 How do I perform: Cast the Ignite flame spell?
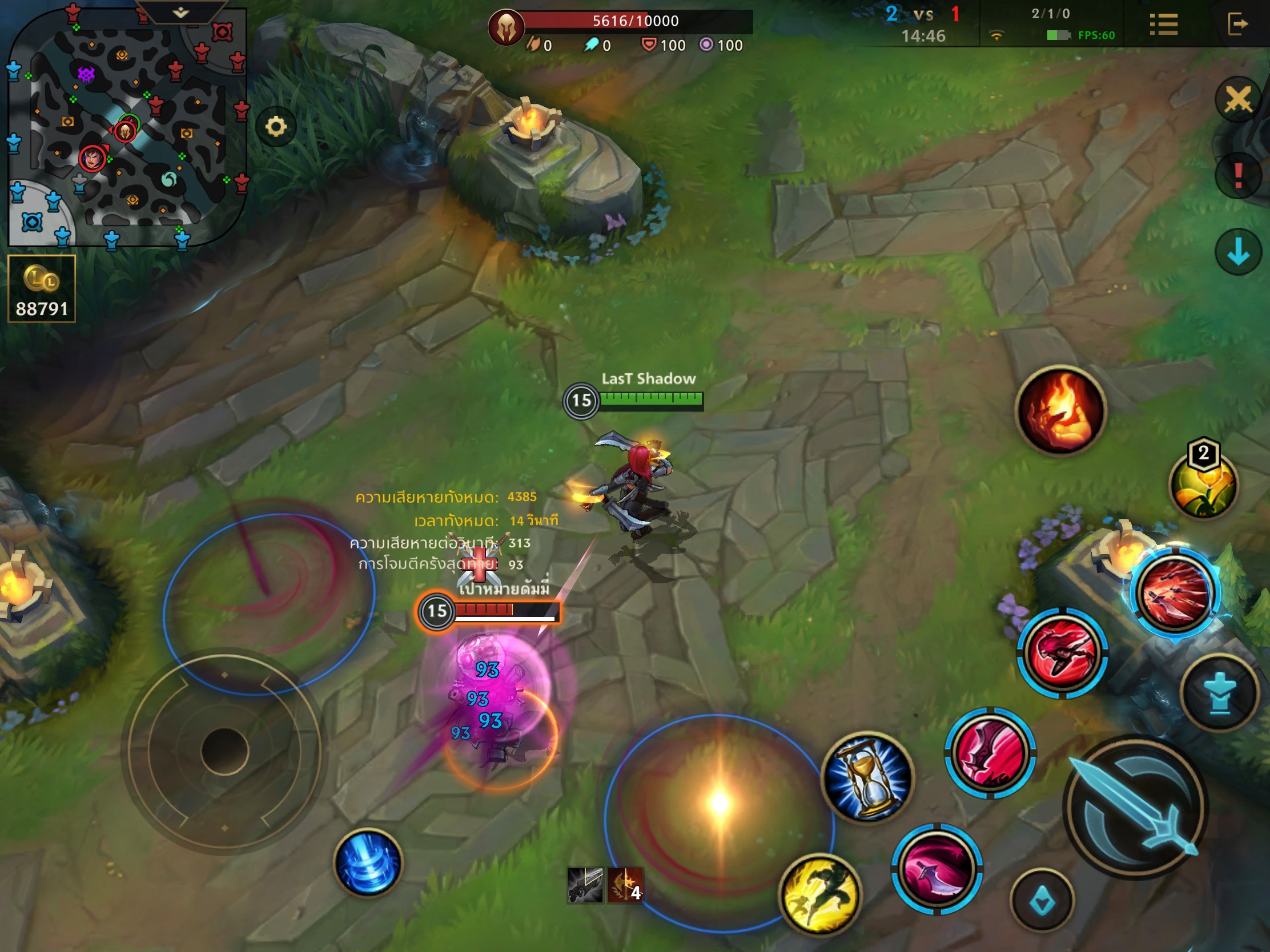click(x=1060, y=410)
